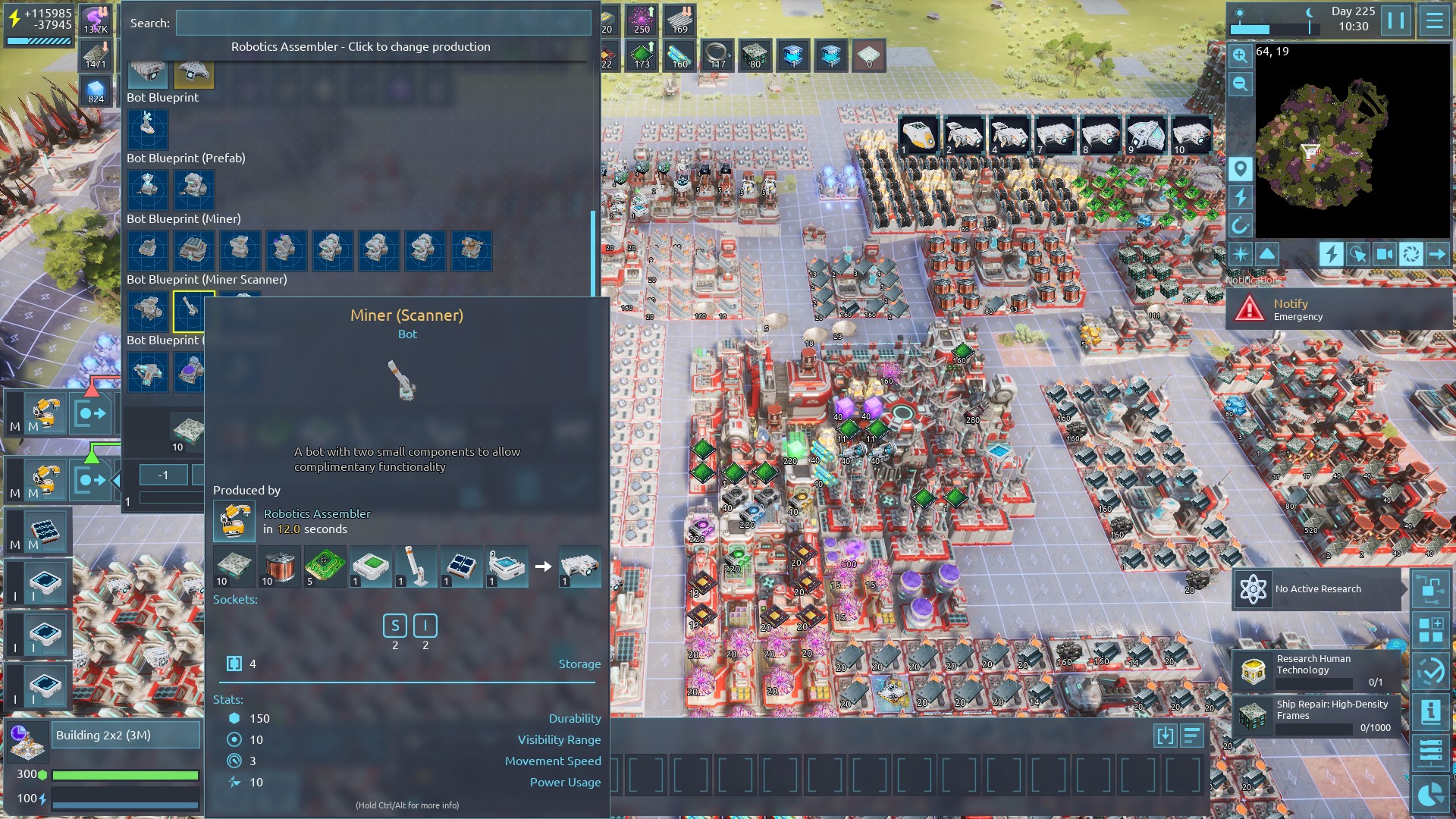Image resolution: width=1456 pixels, height=819 pixels.
Task: Click the map location pin button
Action: [1240, 168]
